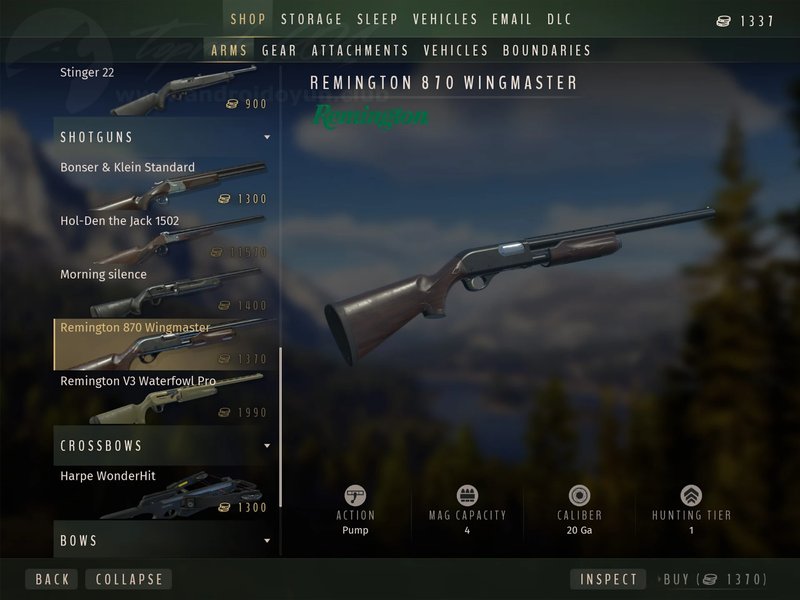Choose the Bonser & Klein Standard shotgun
Viewport: 800px width, 600px height.
(x=163, y=183)
